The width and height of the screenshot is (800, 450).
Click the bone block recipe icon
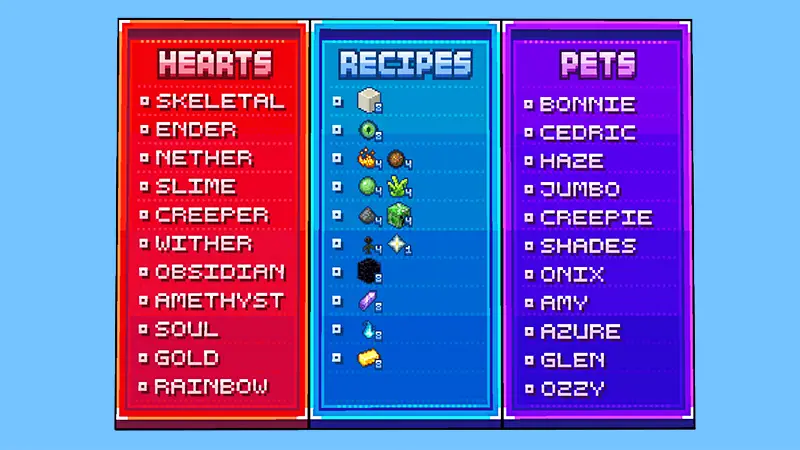pyautogui.click(x=369, y=101)
